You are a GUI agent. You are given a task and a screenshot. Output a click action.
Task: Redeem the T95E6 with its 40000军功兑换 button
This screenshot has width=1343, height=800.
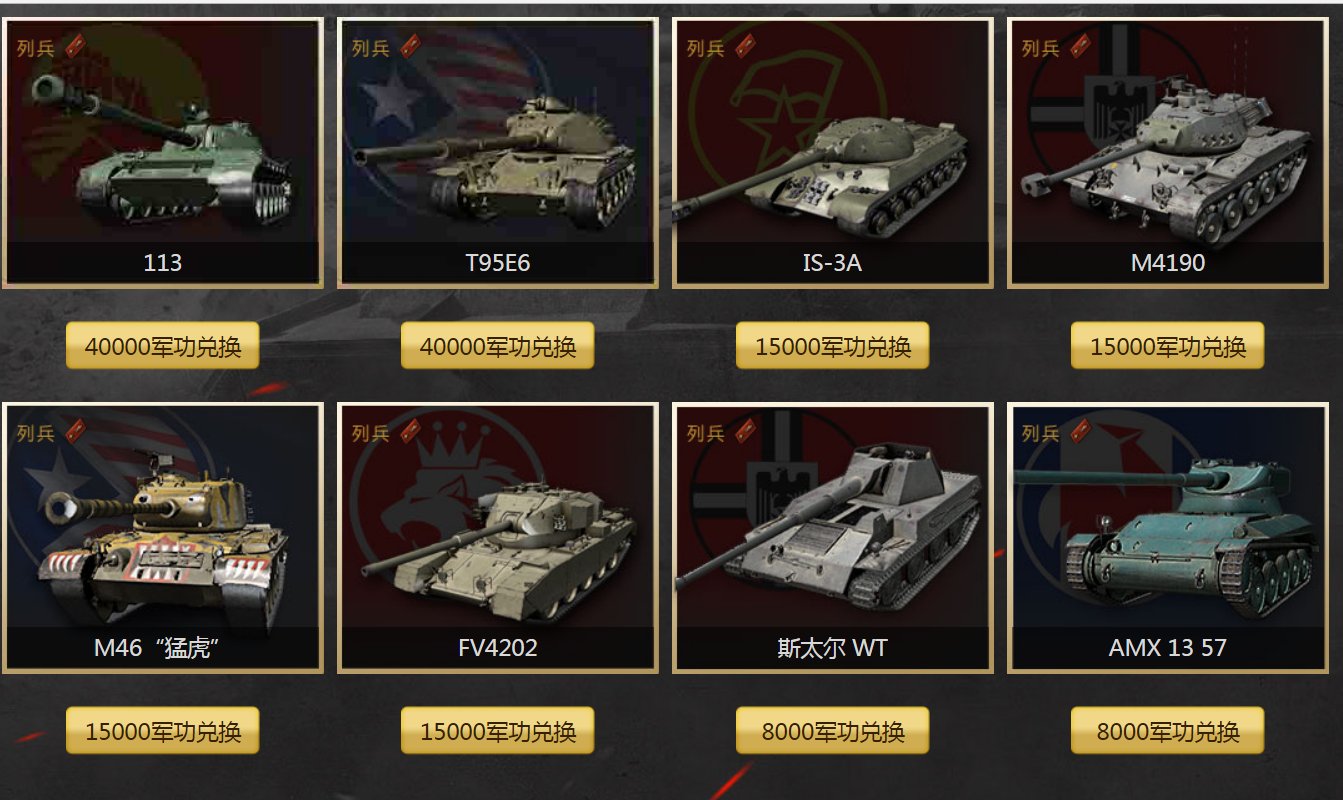tap(497, 346)
